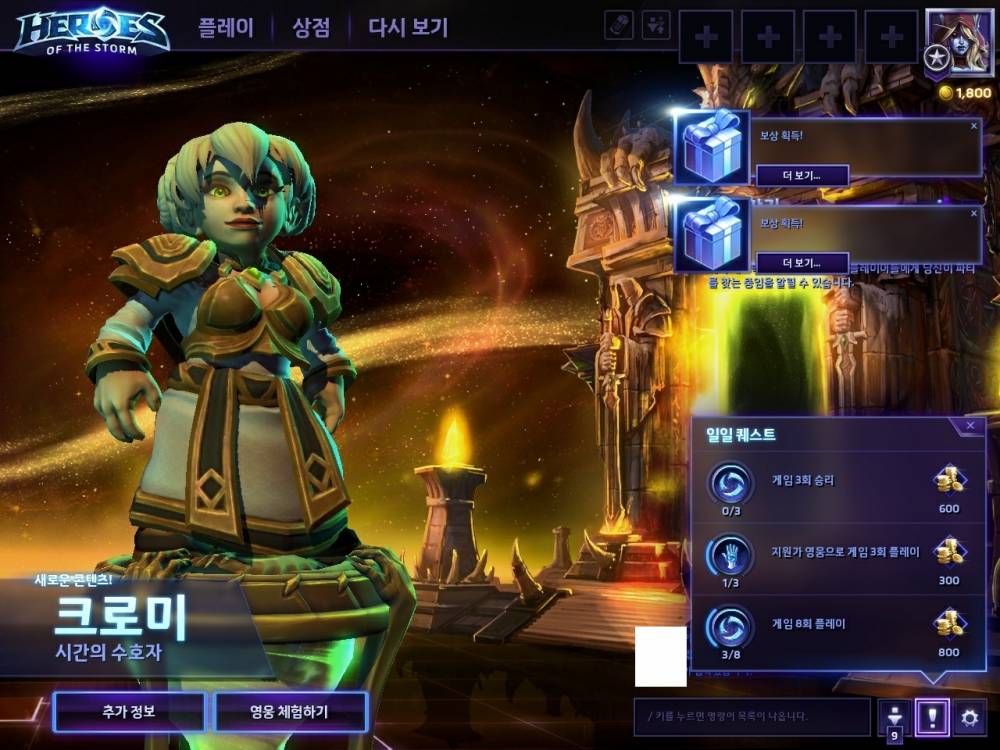Screen dimensions: 1000x750
Task: Switch to the 상점 (Shop) tab
Action: (311, 27)
